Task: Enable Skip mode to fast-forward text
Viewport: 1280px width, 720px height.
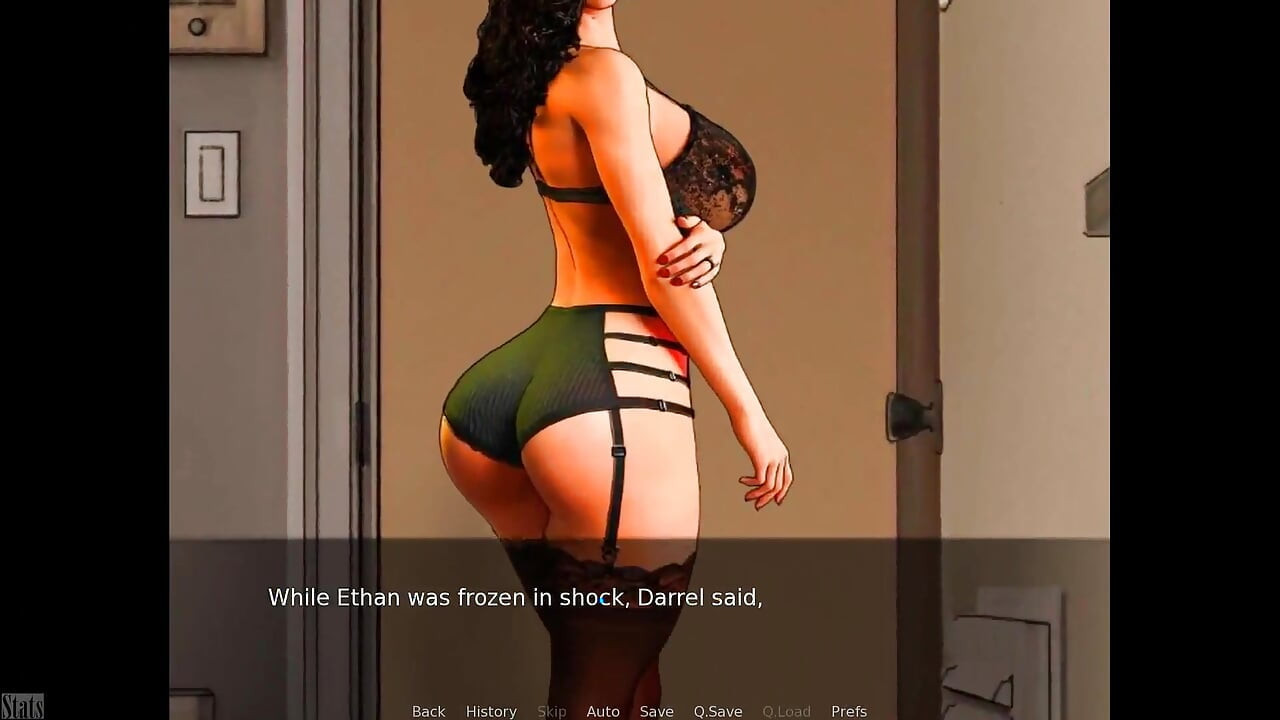Action: [552, 710]
